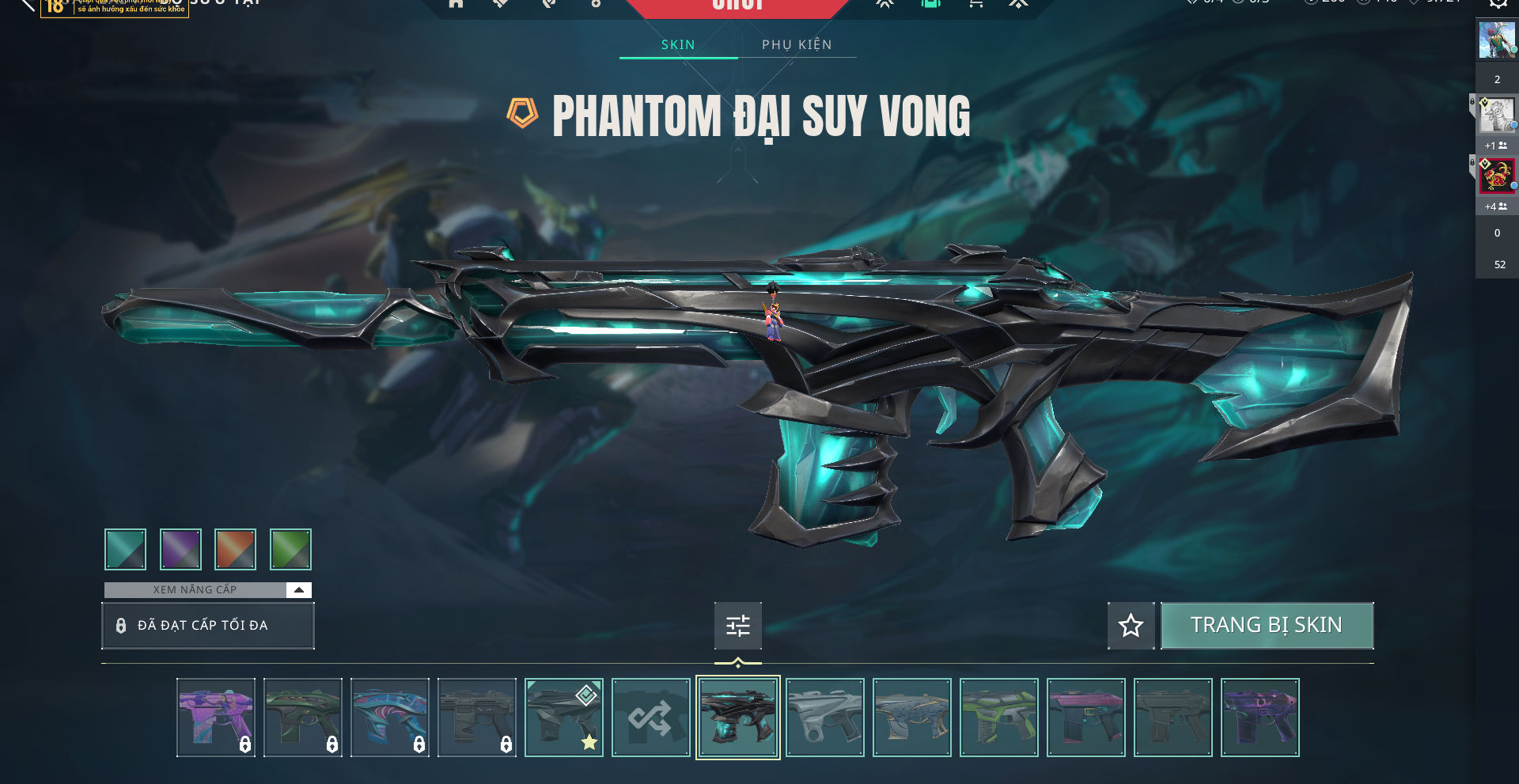This screenshot has width=1519, height=784.
Task: Pick the silver-white Phantom skin thumbnail
Action: (824, 718)
